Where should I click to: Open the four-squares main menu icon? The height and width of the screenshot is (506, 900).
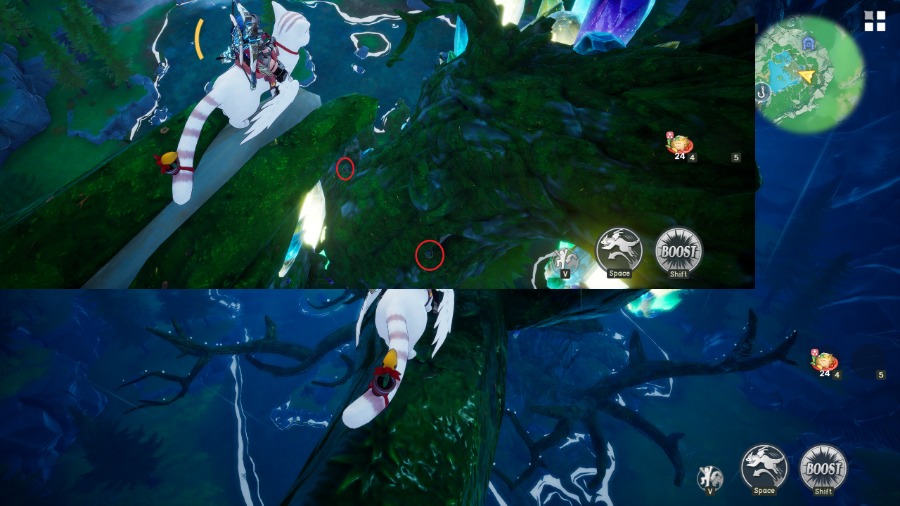click(875, 21)
